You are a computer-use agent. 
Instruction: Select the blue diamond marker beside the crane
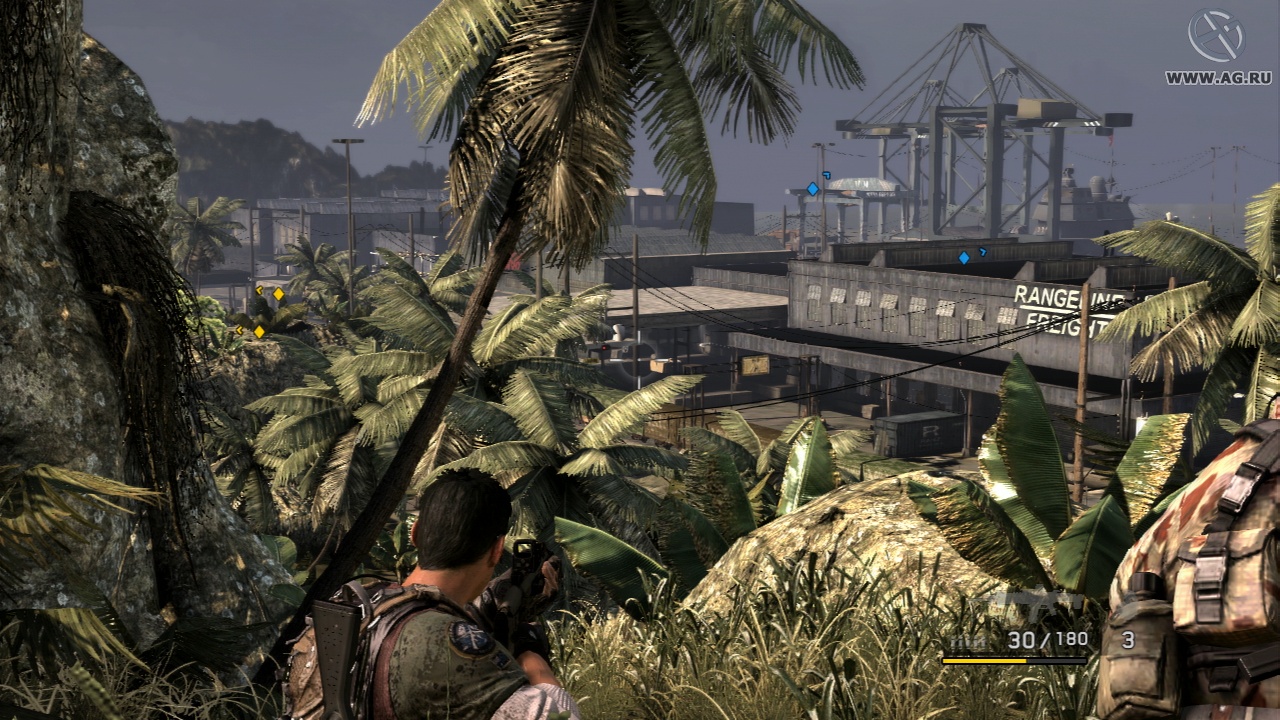point(813,188)
